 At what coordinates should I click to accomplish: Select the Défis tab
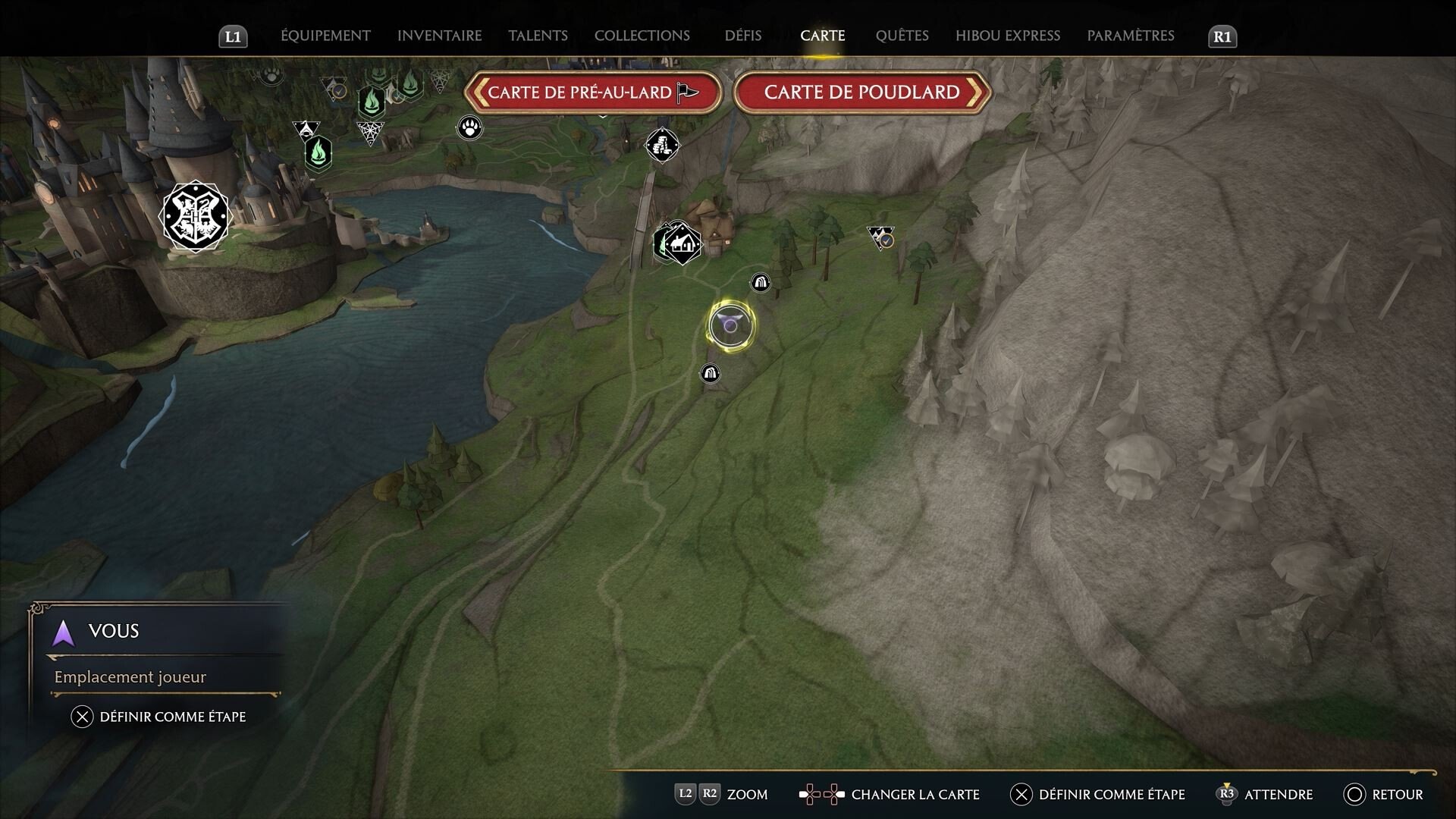[x=742, y=36]
